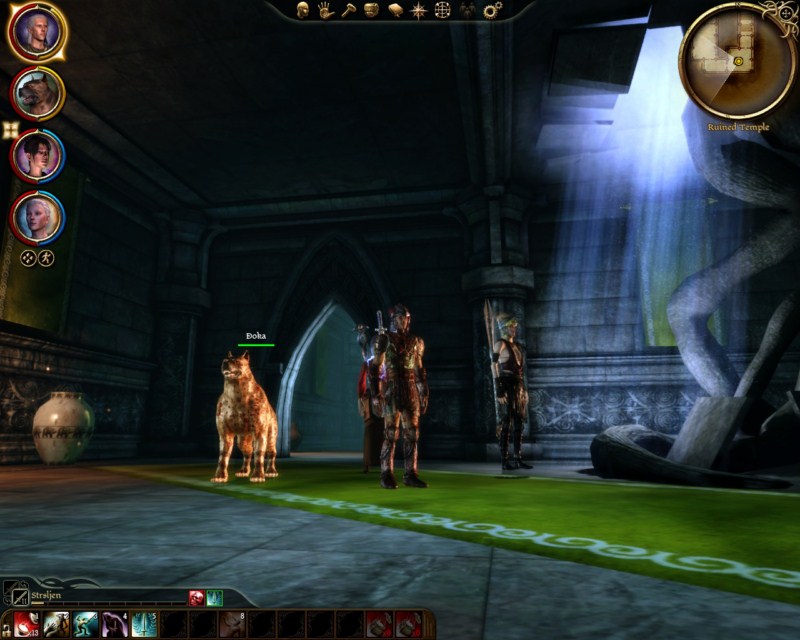Screen dimensions: 800x640
Task: Toggle the party hold position running-figure button
Action: point(46,257)
